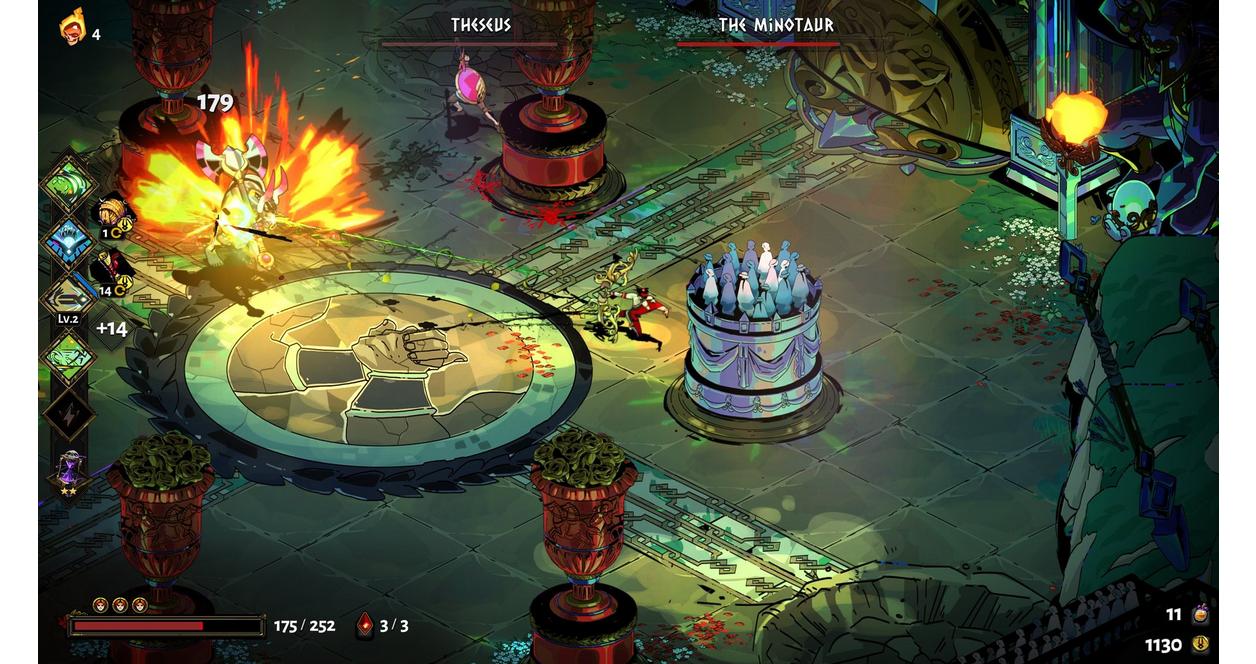This screenshot has height=664, width=1256.
Task: Activate the empty lightning bolt Call slot
Action: point(68,413)
